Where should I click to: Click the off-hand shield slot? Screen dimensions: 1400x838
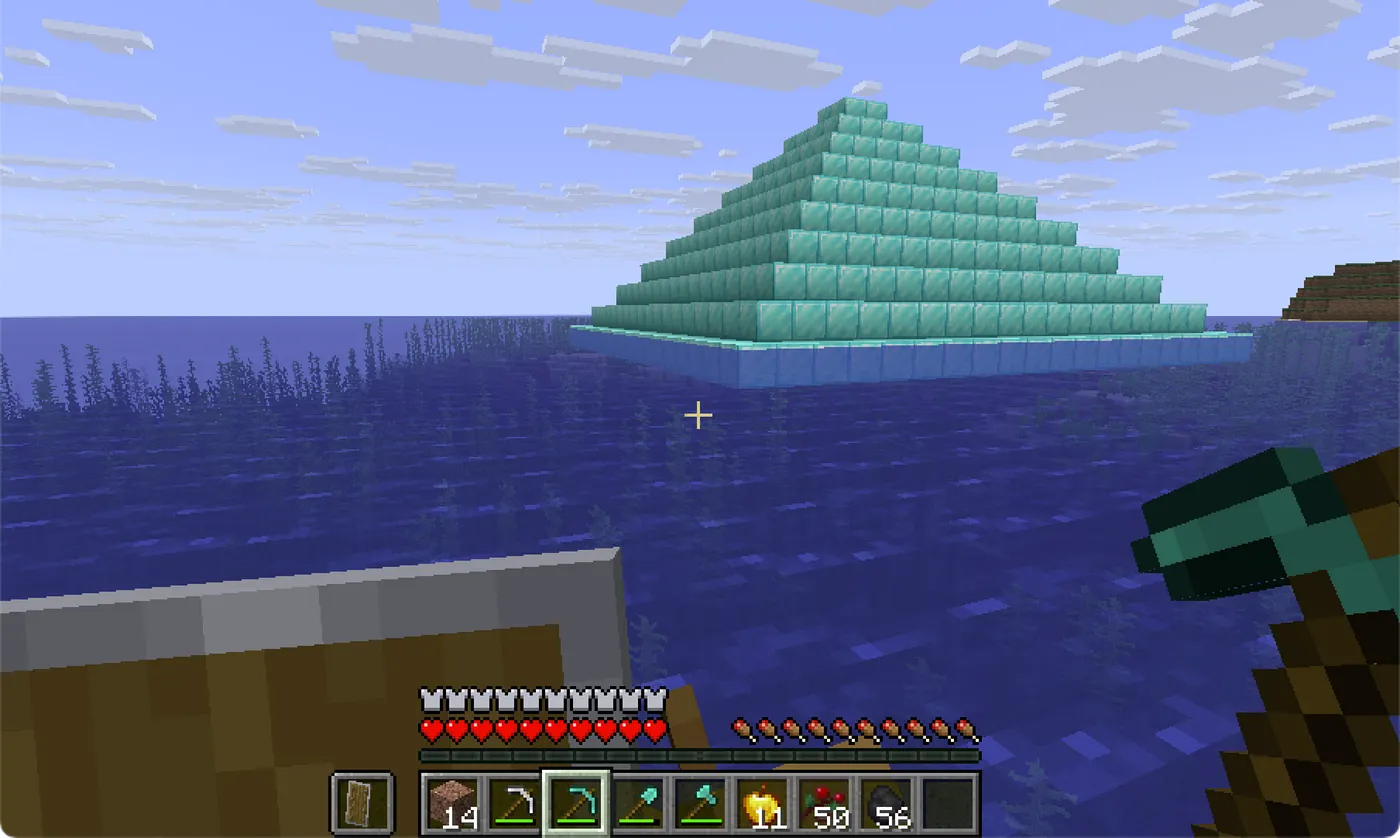[x=361, y=802]
